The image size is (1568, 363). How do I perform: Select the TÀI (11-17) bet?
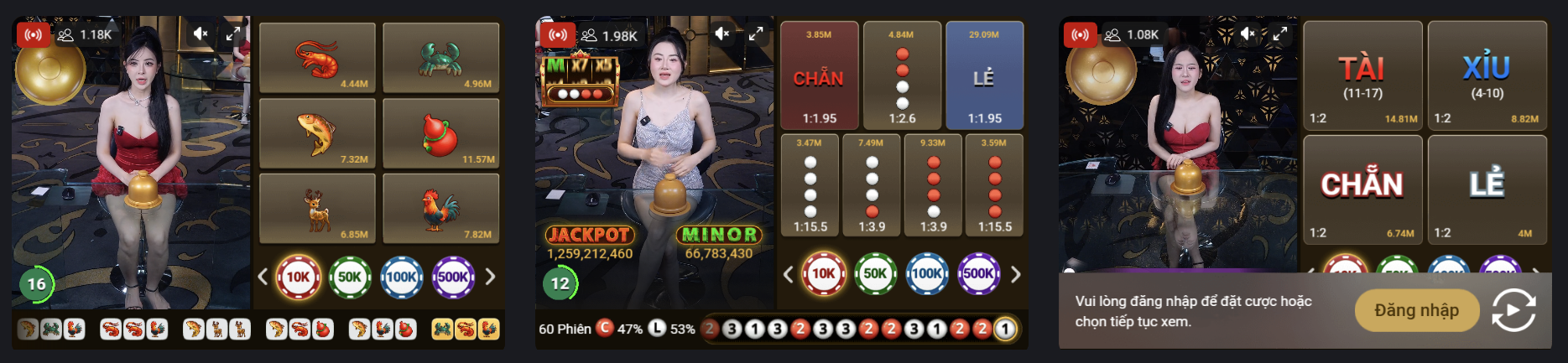[1362, 76]
